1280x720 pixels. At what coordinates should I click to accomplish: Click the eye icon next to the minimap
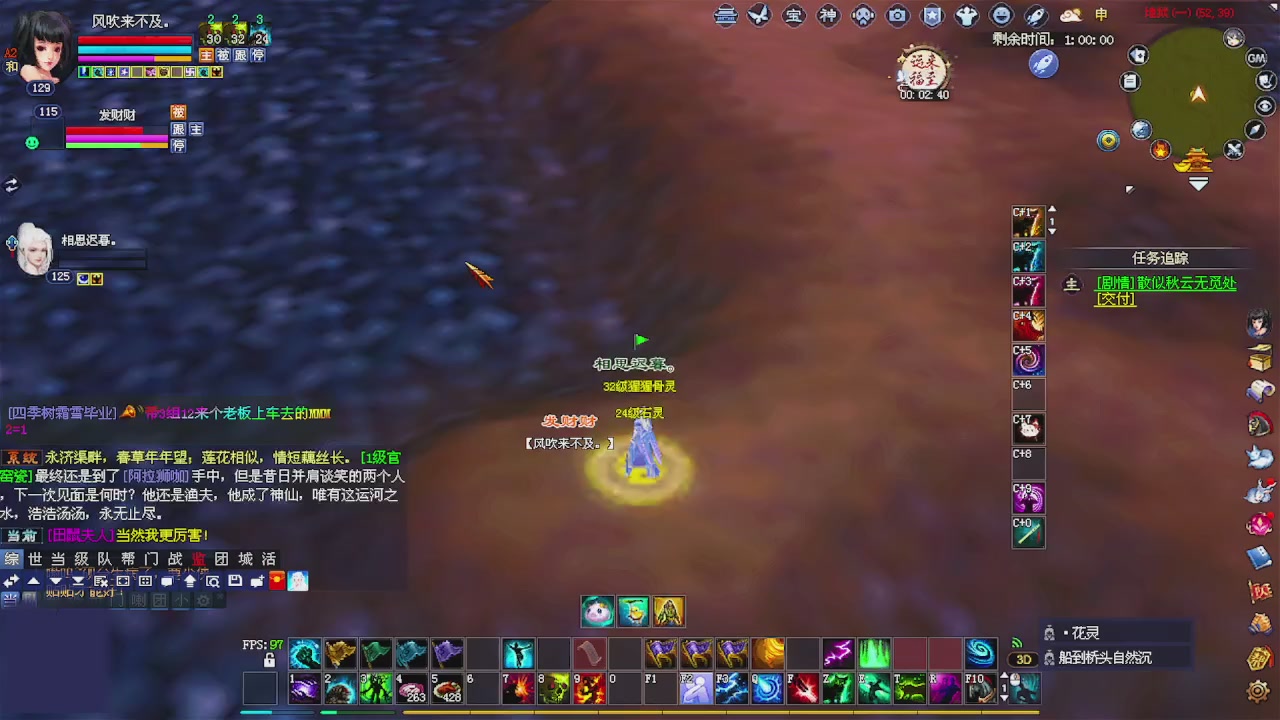point(1264,105)
